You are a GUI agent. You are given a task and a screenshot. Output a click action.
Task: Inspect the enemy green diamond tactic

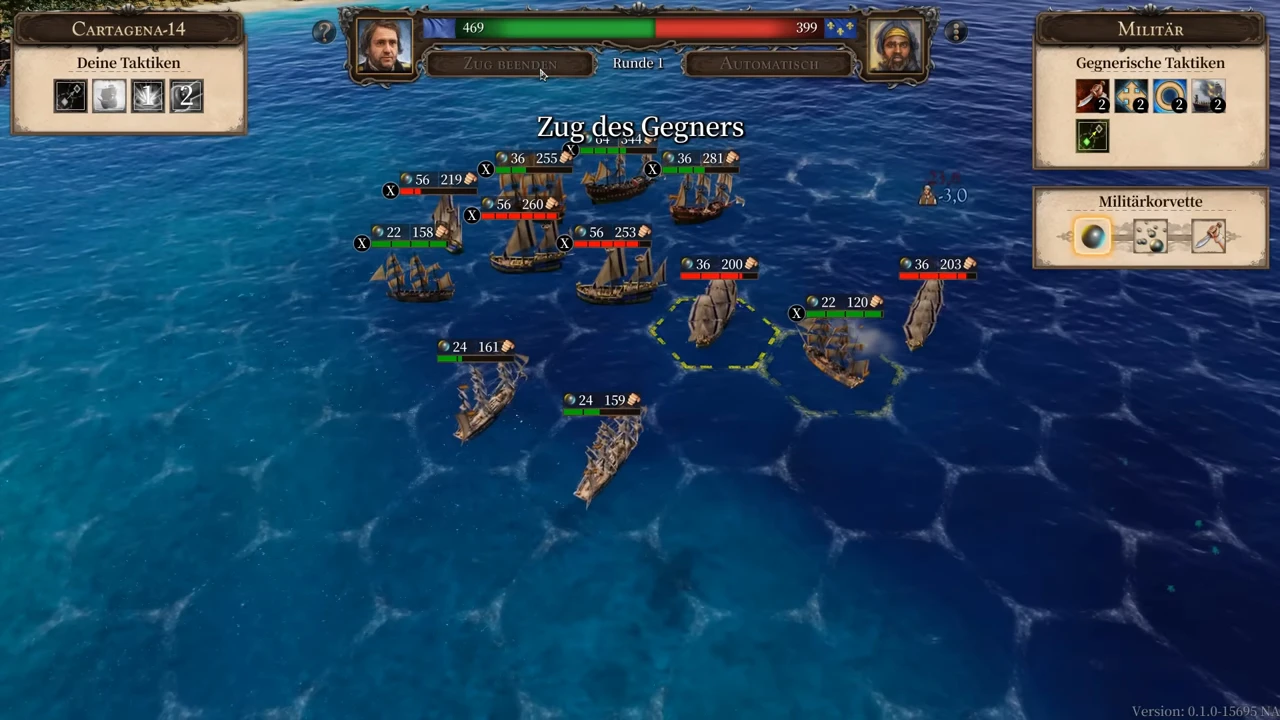point(1092,136)
